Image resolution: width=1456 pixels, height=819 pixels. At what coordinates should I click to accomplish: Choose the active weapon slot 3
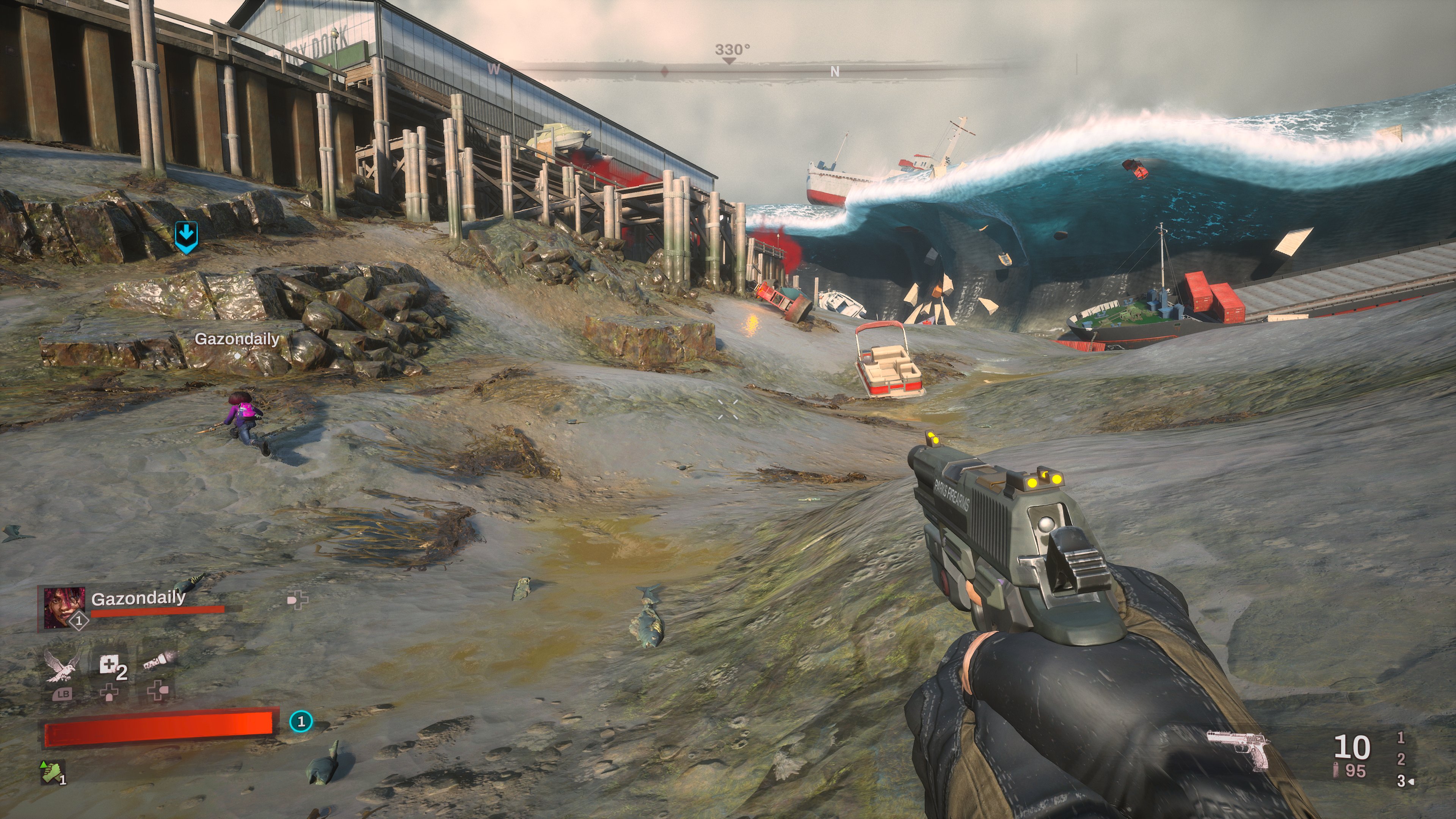1401,781
